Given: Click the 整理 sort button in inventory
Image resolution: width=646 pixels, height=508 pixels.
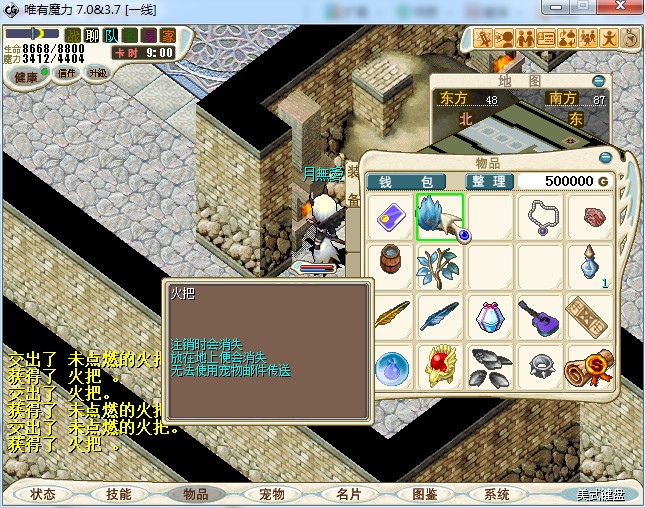Looking at the screenshot, I should click(489, 181).
